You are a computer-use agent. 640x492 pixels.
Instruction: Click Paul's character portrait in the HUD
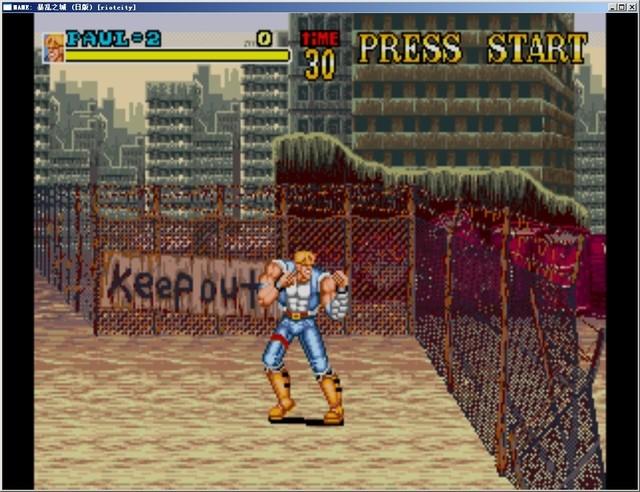[x=53, y=47]
